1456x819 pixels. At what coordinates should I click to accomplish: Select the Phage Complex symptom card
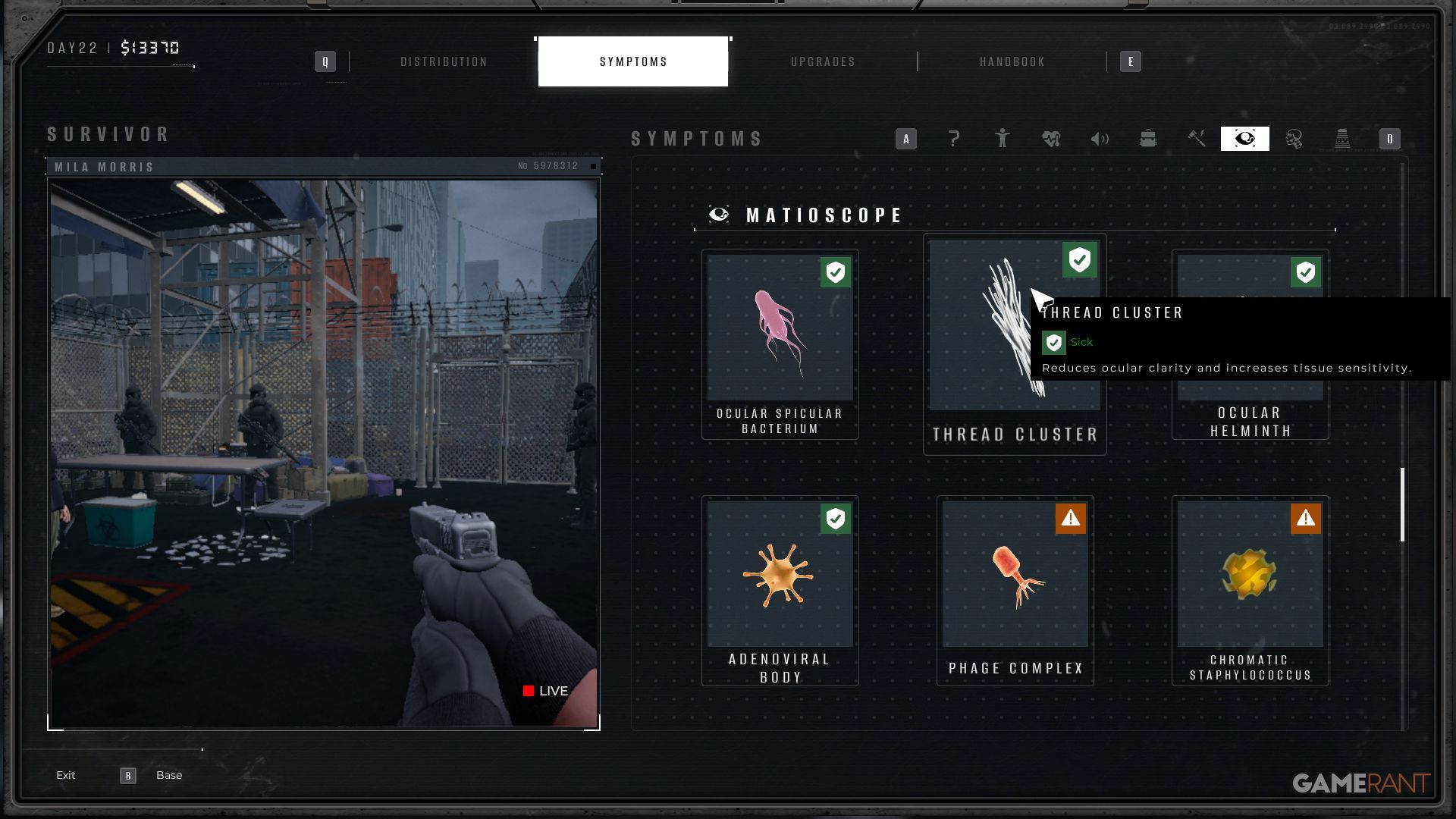pos(1015,591)
